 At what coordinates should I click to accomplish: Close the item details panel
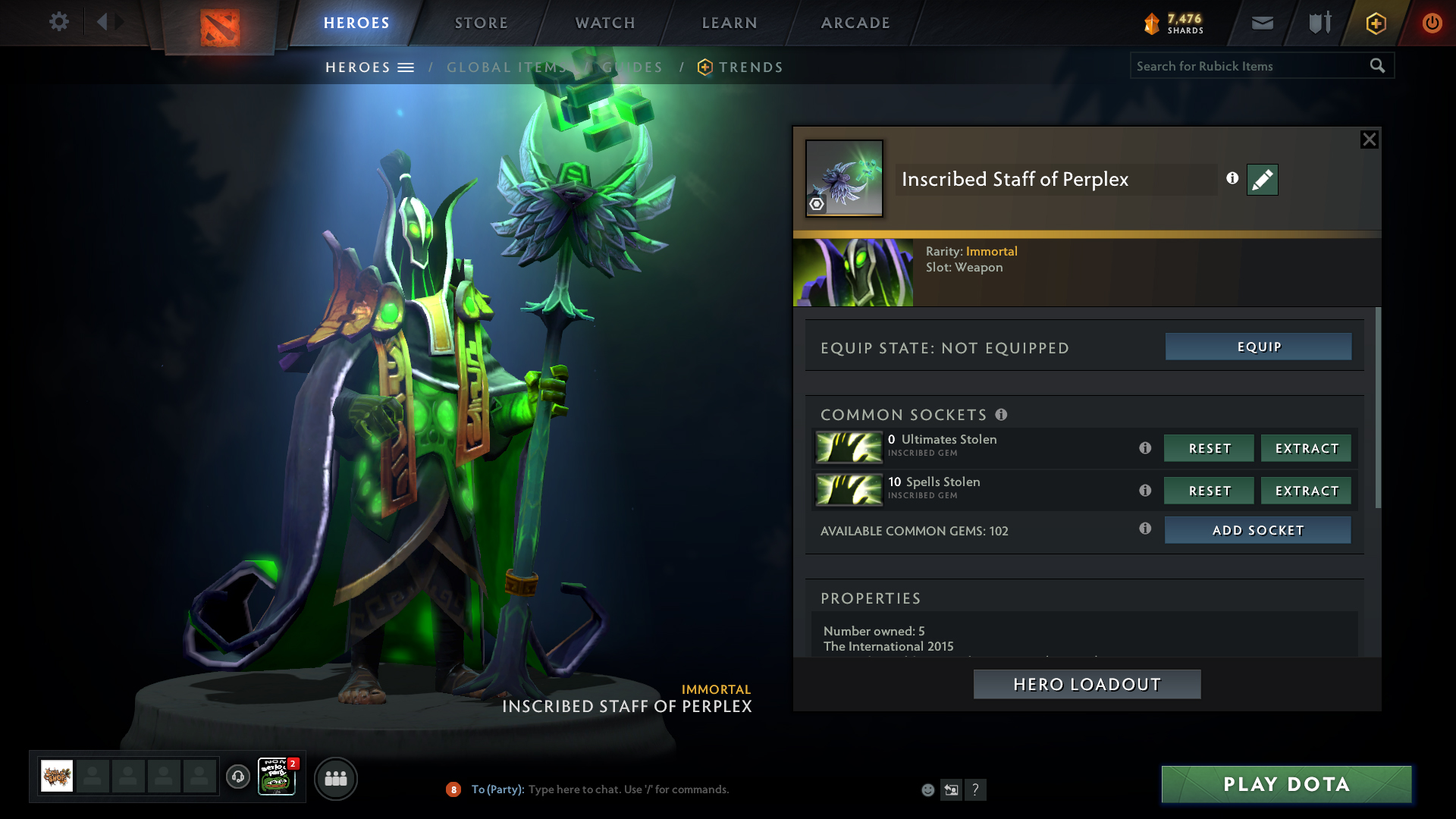(1369, 140)
